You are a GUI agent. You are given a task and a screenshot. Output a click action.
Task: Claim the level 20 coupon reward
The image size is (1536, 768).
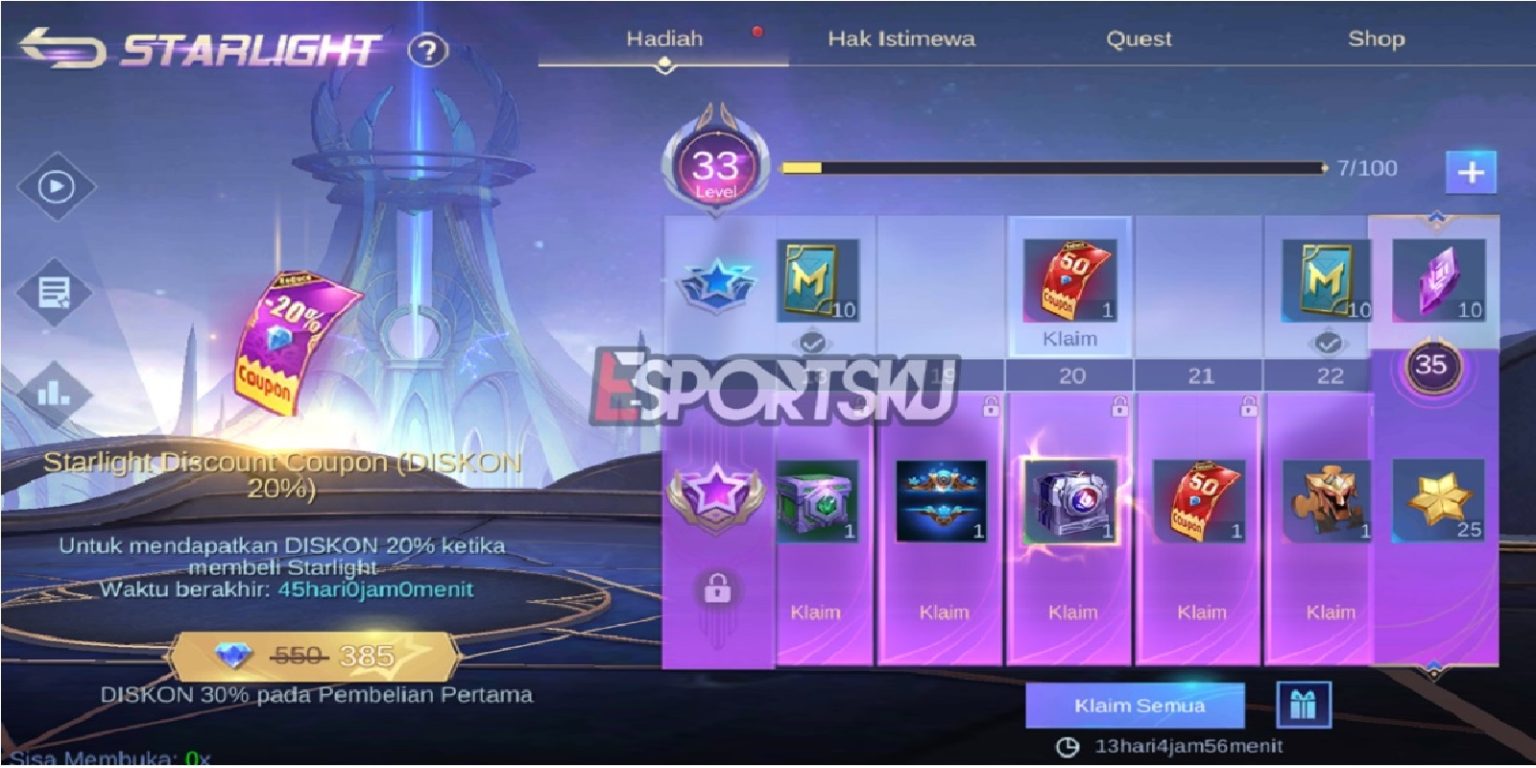click(x=1073, y=339)
